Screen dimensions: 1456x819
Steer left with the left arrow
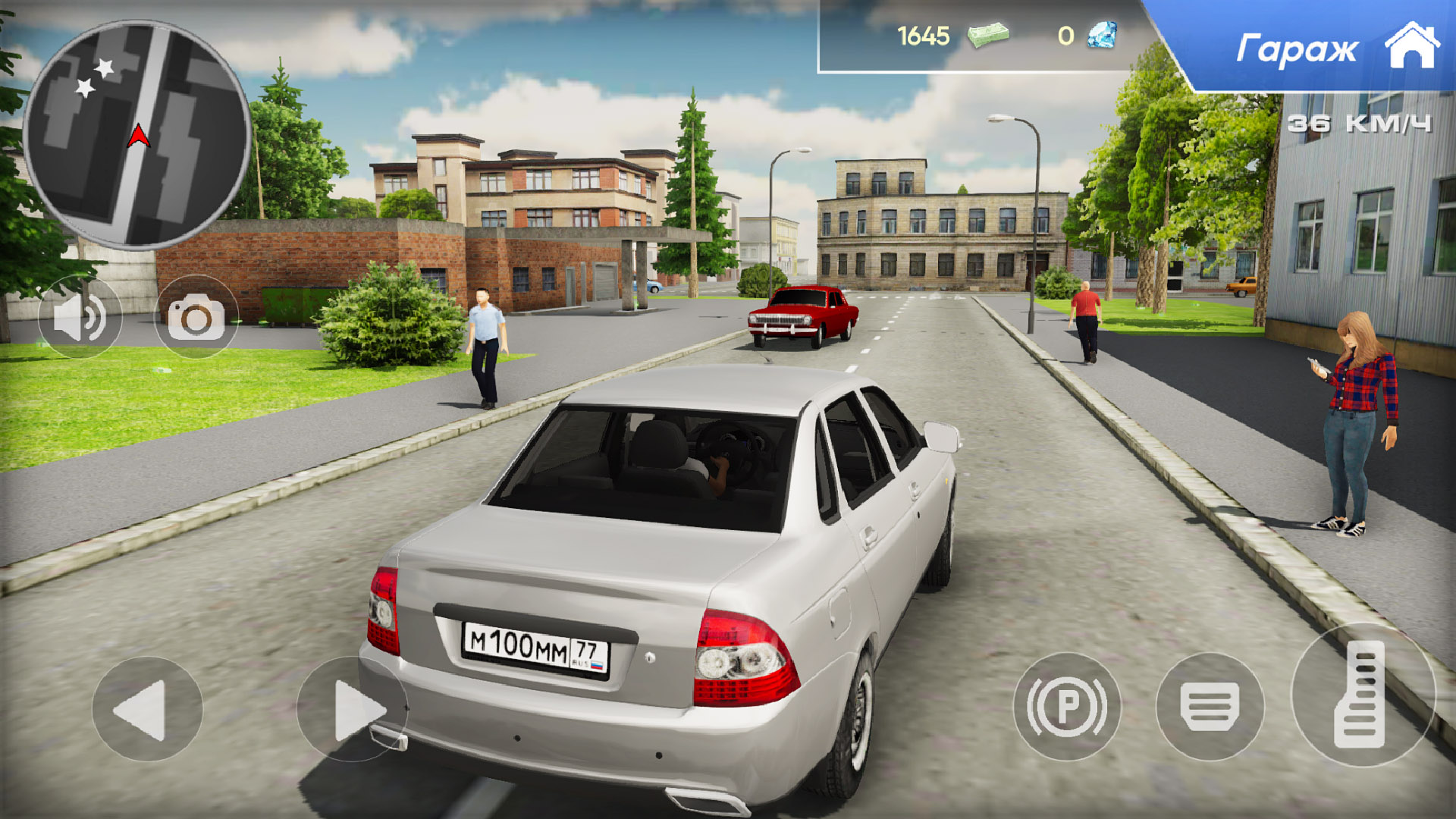pyautogui.click(x=147, y=709)
